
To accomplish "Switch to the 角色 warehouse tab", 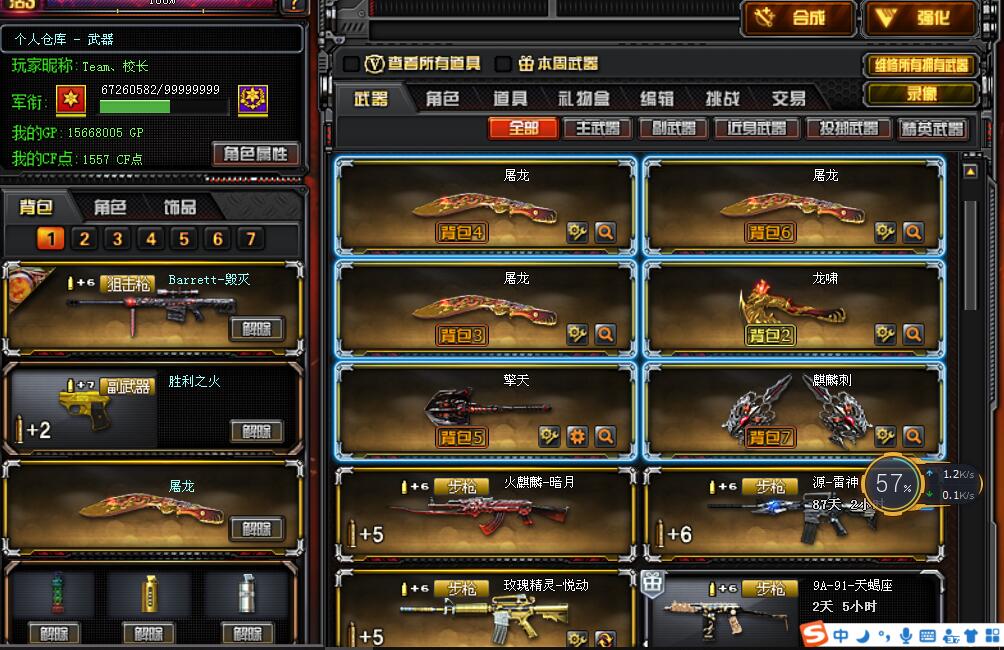I will pyautogui.click(x=442, y=99).
